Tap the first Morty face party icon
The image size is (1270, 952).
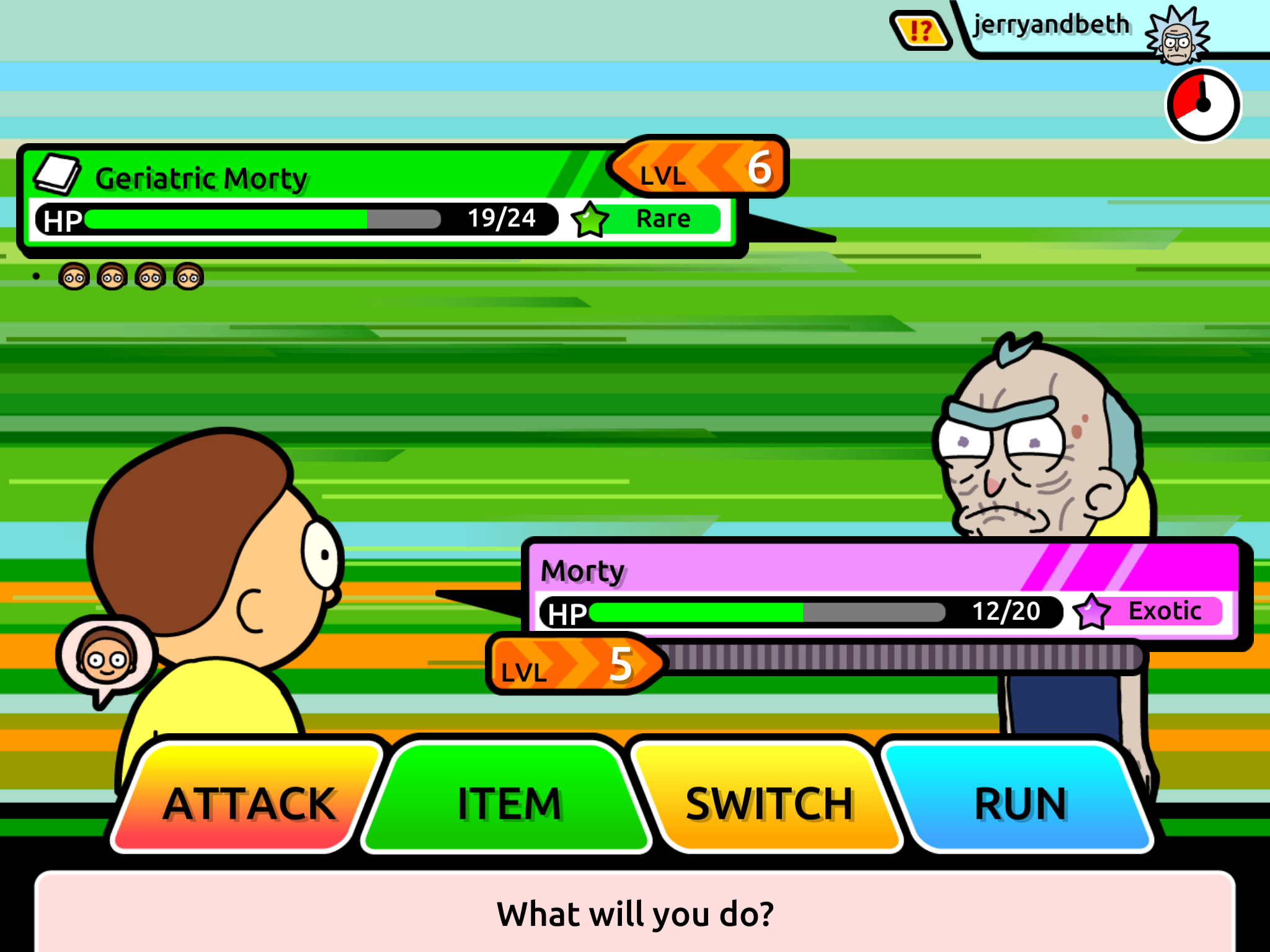click(74, 277)
